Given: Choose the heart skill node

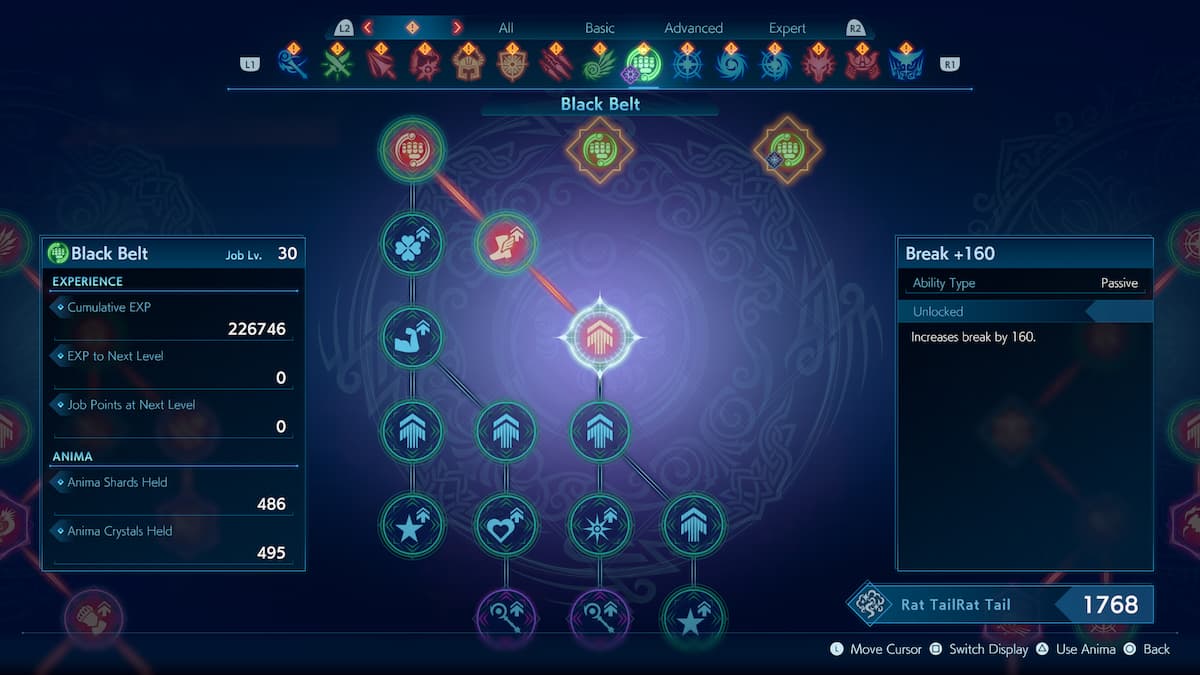Looking at the screenshot, I should (505, 524).
